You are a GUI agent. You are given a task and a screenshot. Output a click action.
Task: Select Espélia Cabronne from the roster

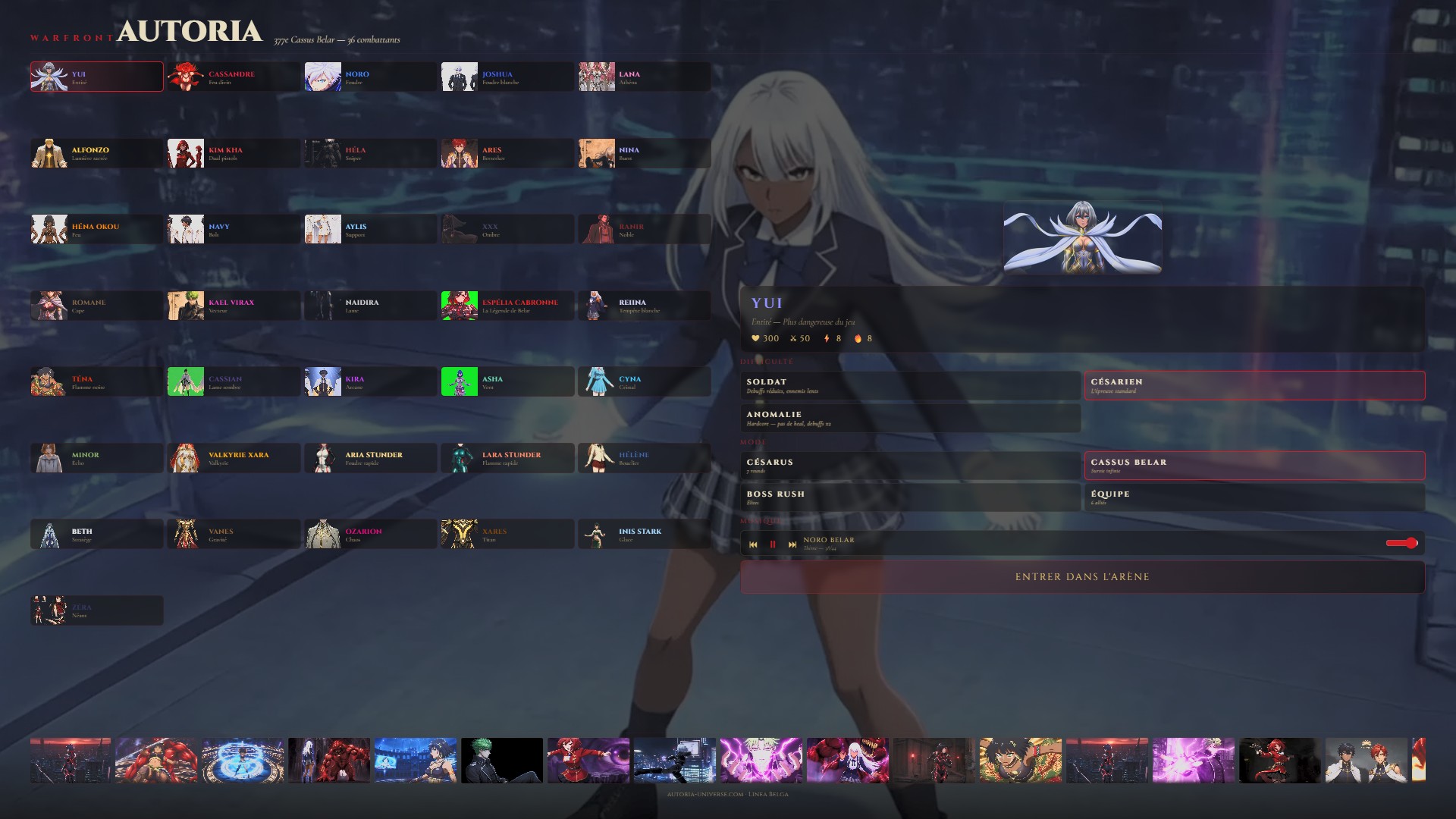click(x=507, y=306)
